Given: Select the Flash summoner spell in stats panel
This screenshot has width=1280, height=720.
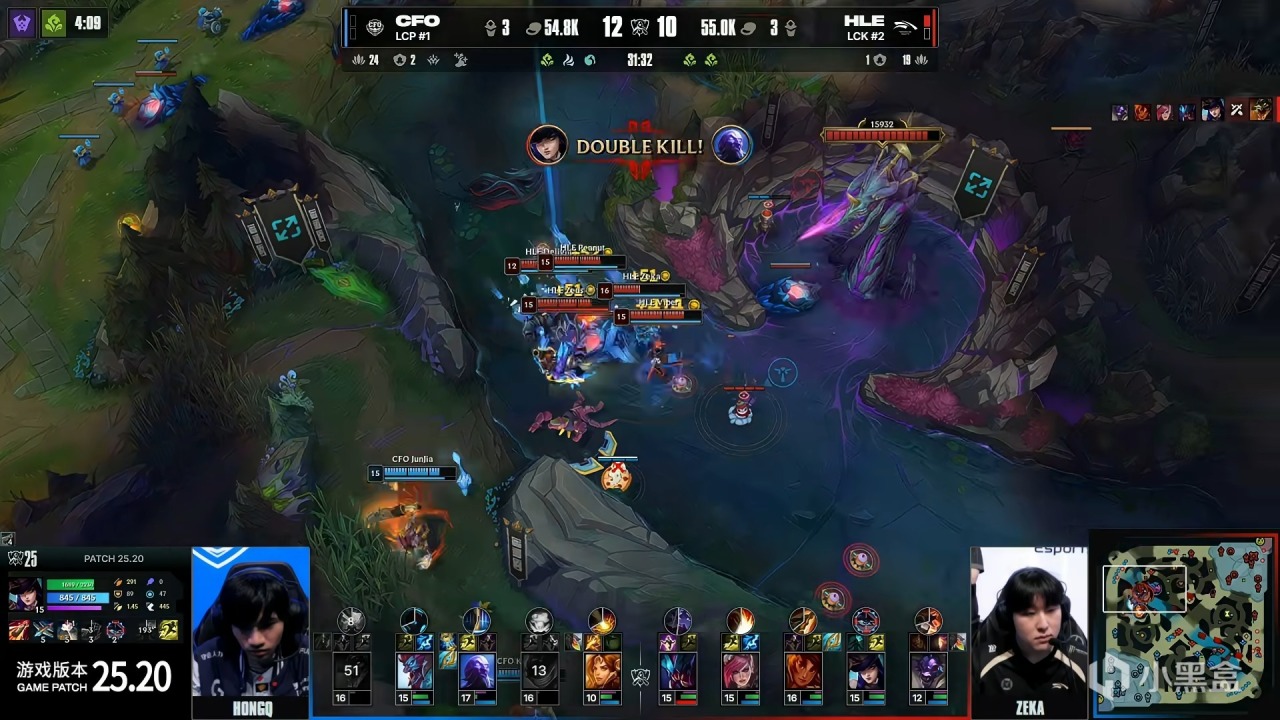Looking at the screenshot, I should coord(171,630).
